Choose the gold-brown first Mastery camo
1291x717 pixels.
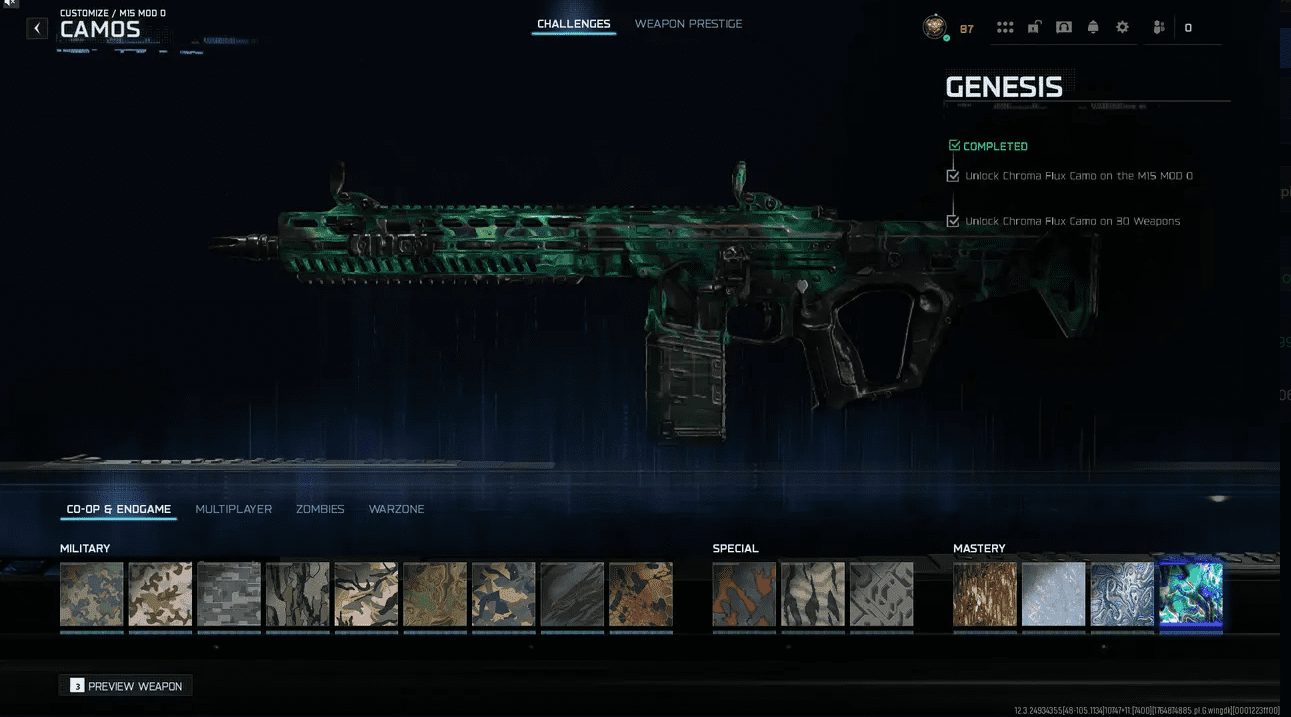pyautogui.click(x=985, y=594)
